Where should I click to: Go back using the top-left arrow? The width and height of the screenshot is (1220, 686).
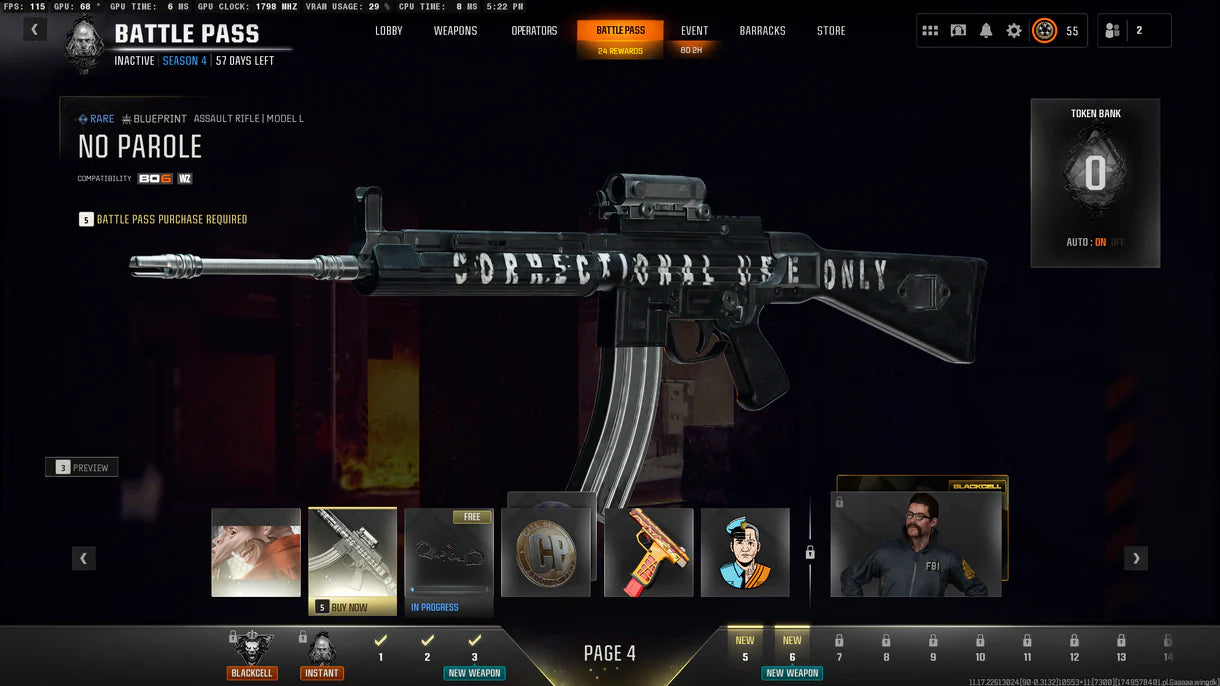35,29
